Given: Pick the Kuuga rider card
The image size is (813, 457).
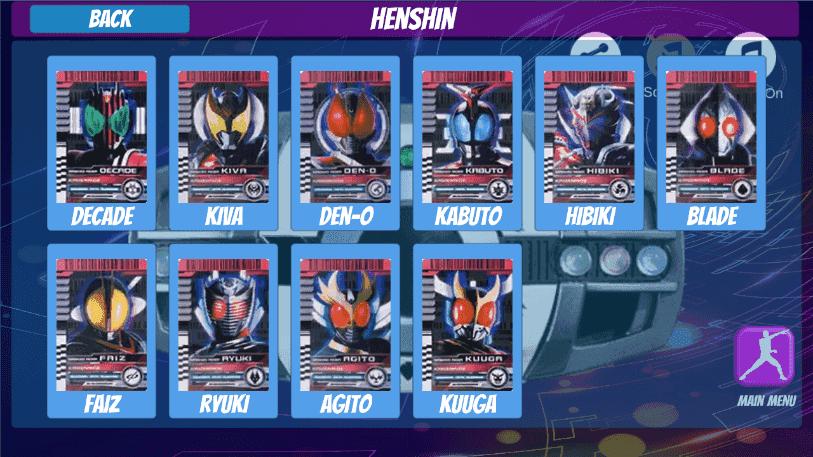Looking at the screenshot, I should pyautogui.click(x=467, y=328).
